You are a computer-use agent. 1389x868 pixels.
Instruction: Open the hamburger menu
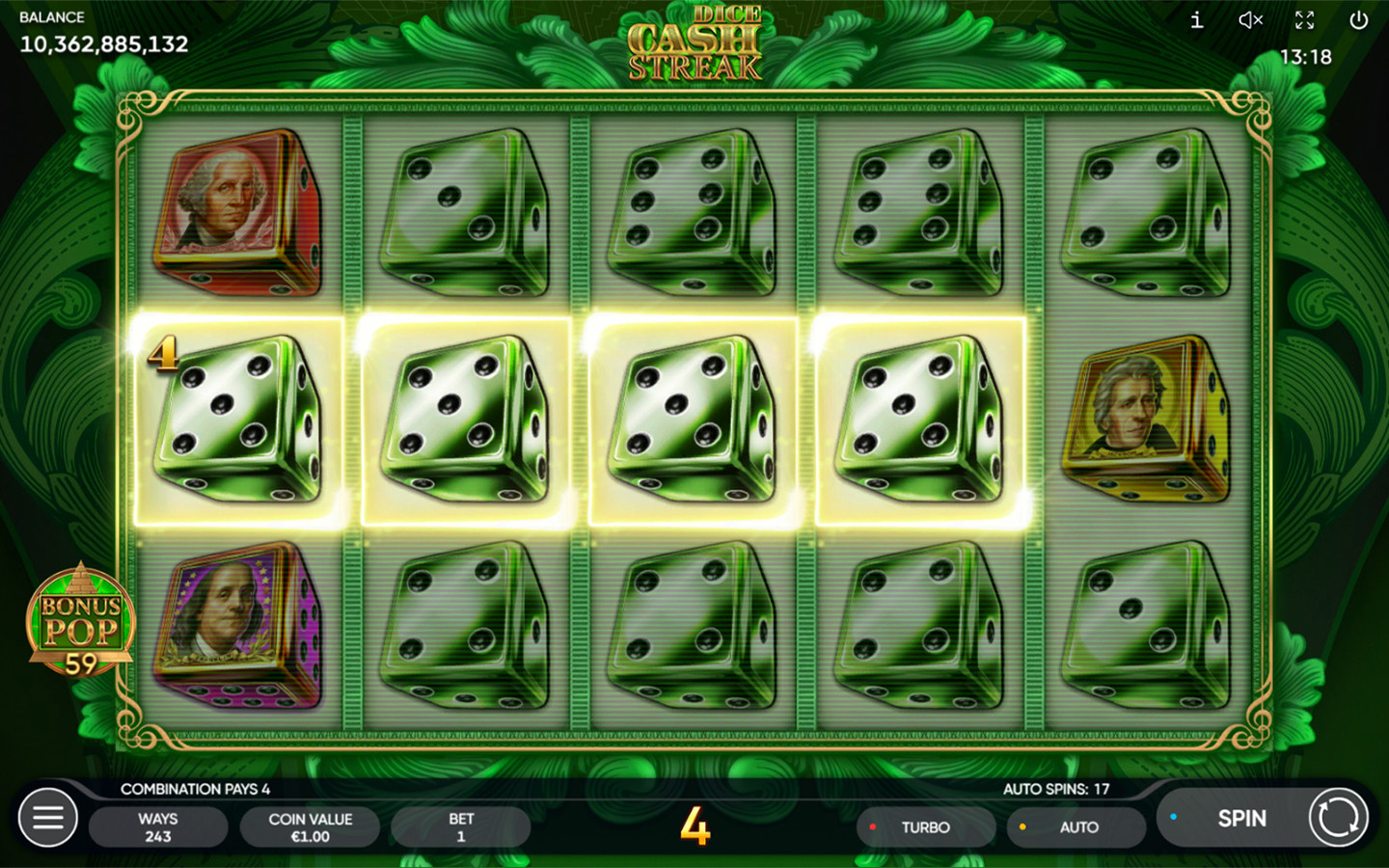tap(48, 819)
